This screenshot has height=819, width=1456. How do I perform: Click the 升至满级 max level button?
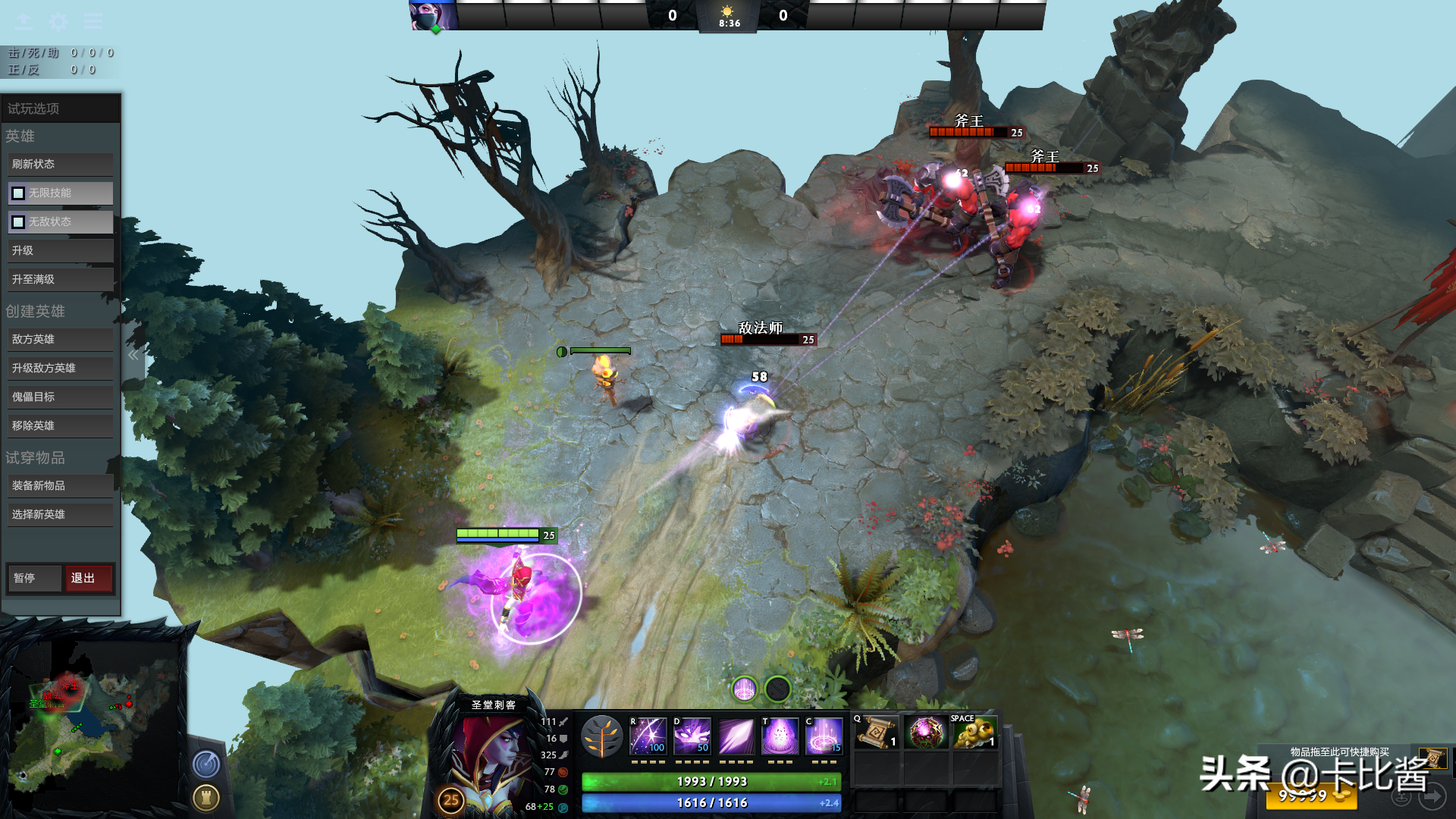tap(61, 279)
